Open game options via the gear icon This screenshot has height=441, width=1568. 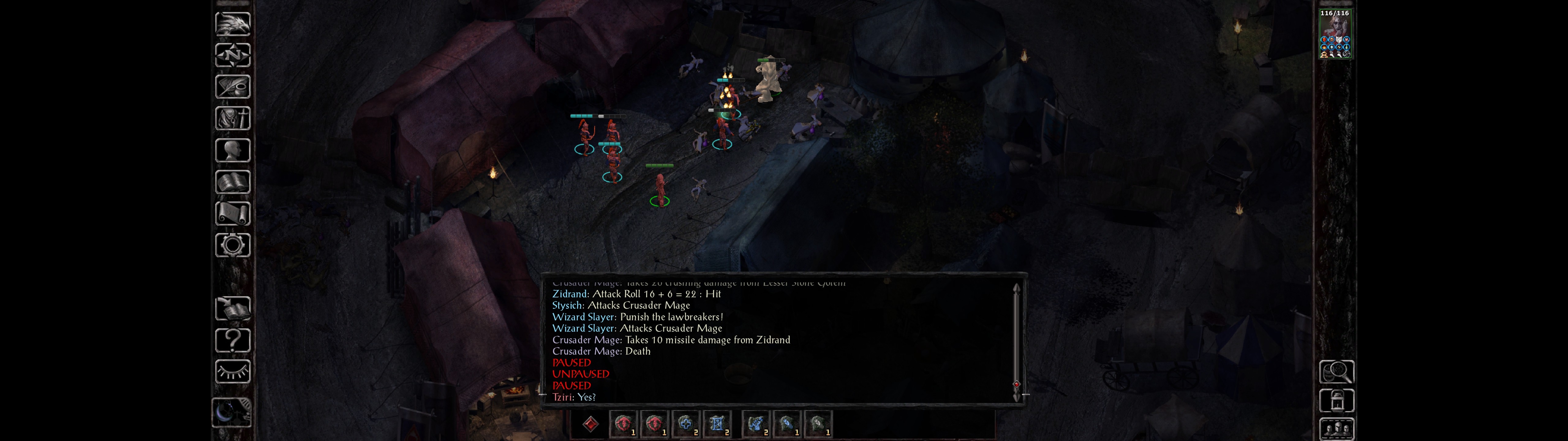[232, 246]
